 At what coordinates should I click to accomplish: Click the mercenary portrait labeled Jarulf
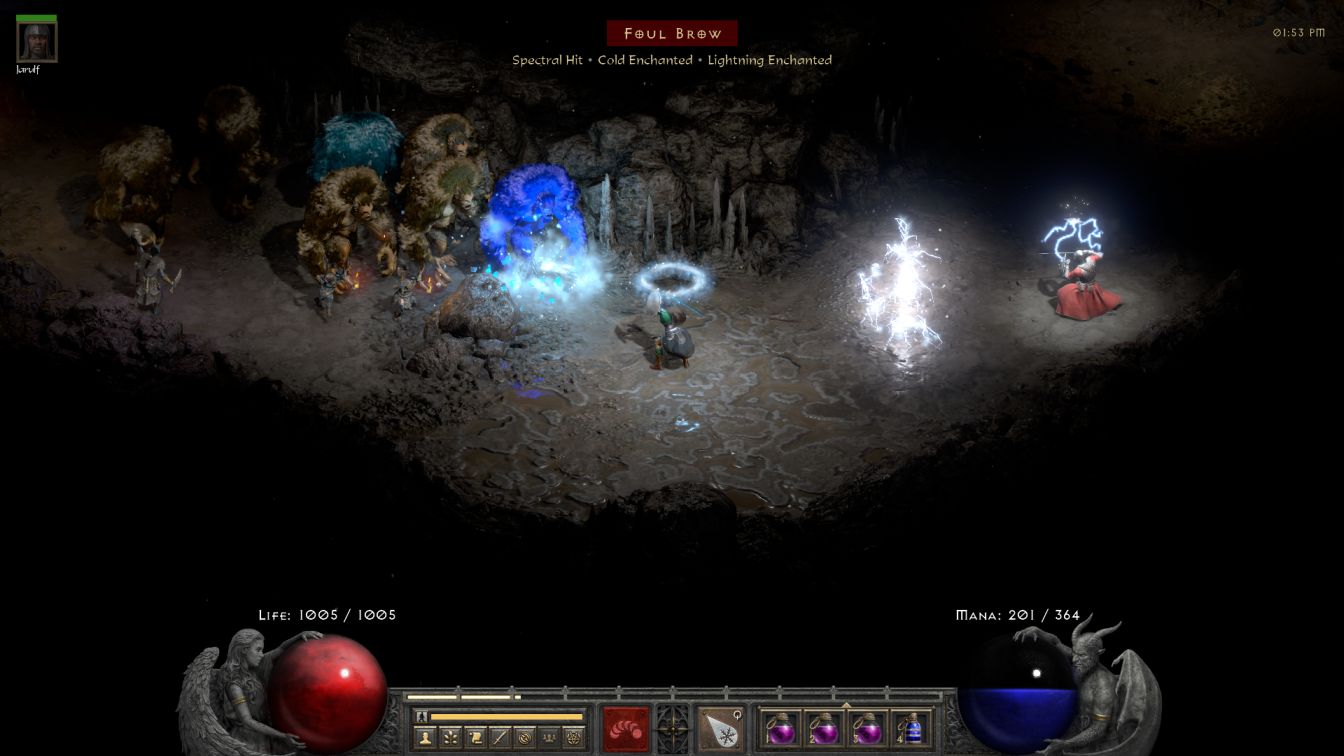[37, 42]
